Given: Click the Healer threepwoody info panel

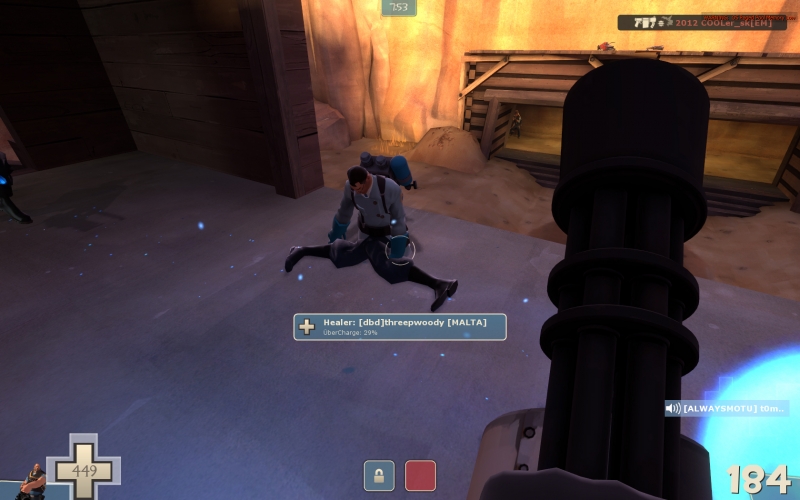Looking at the screenshot, I should coord(400,327).
